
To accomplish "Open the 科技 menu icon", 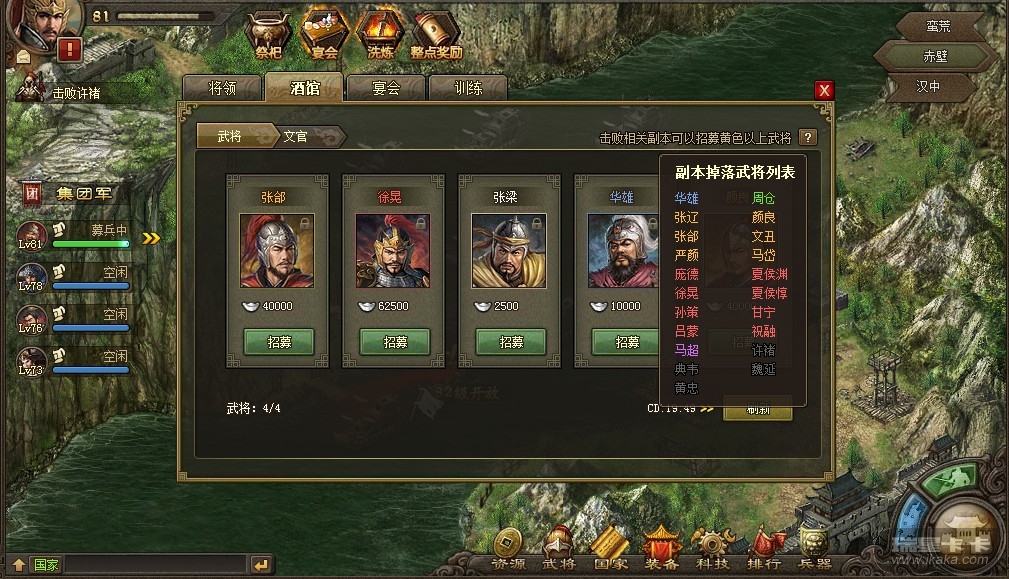I will click(x=713, y=550).
